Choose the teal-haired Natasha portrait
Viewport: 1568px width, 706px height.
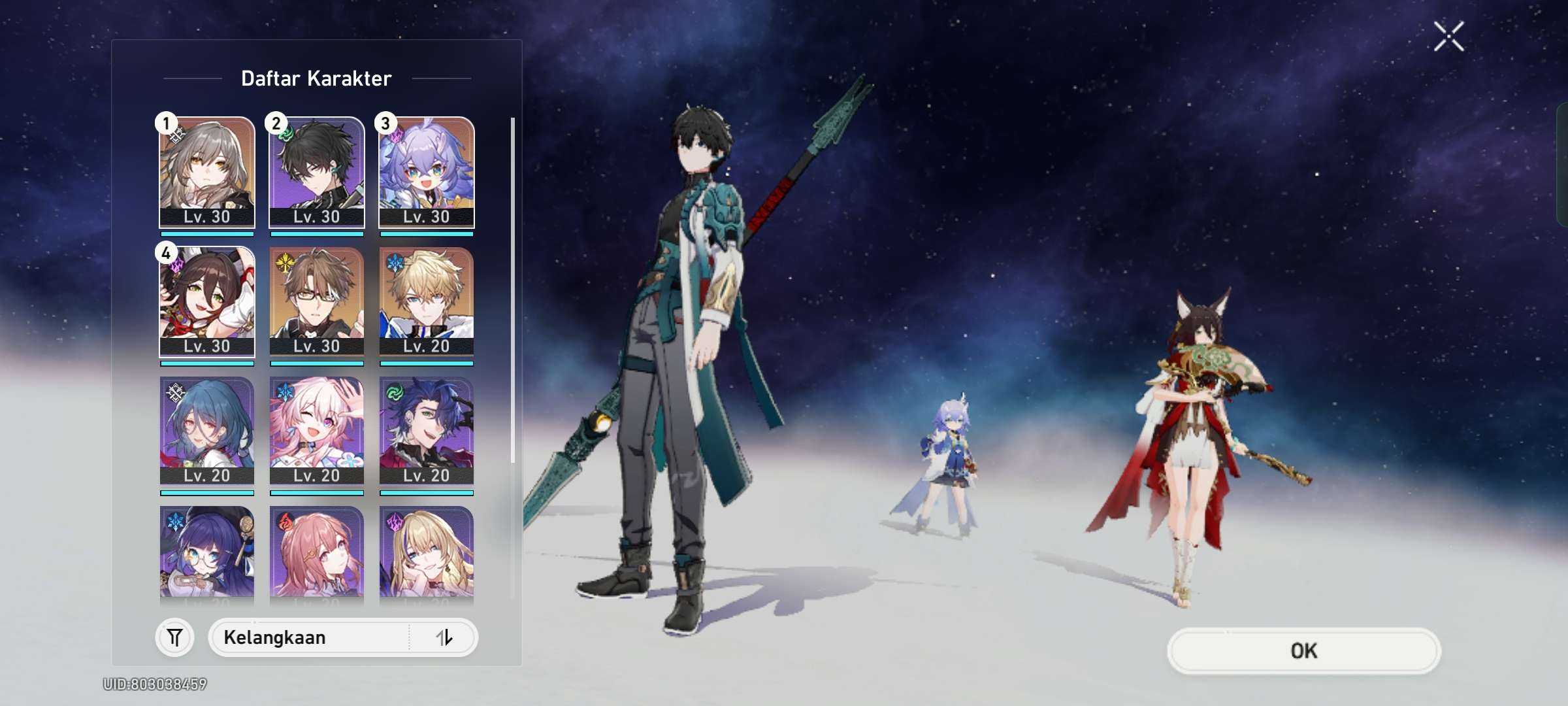(207, 431)
